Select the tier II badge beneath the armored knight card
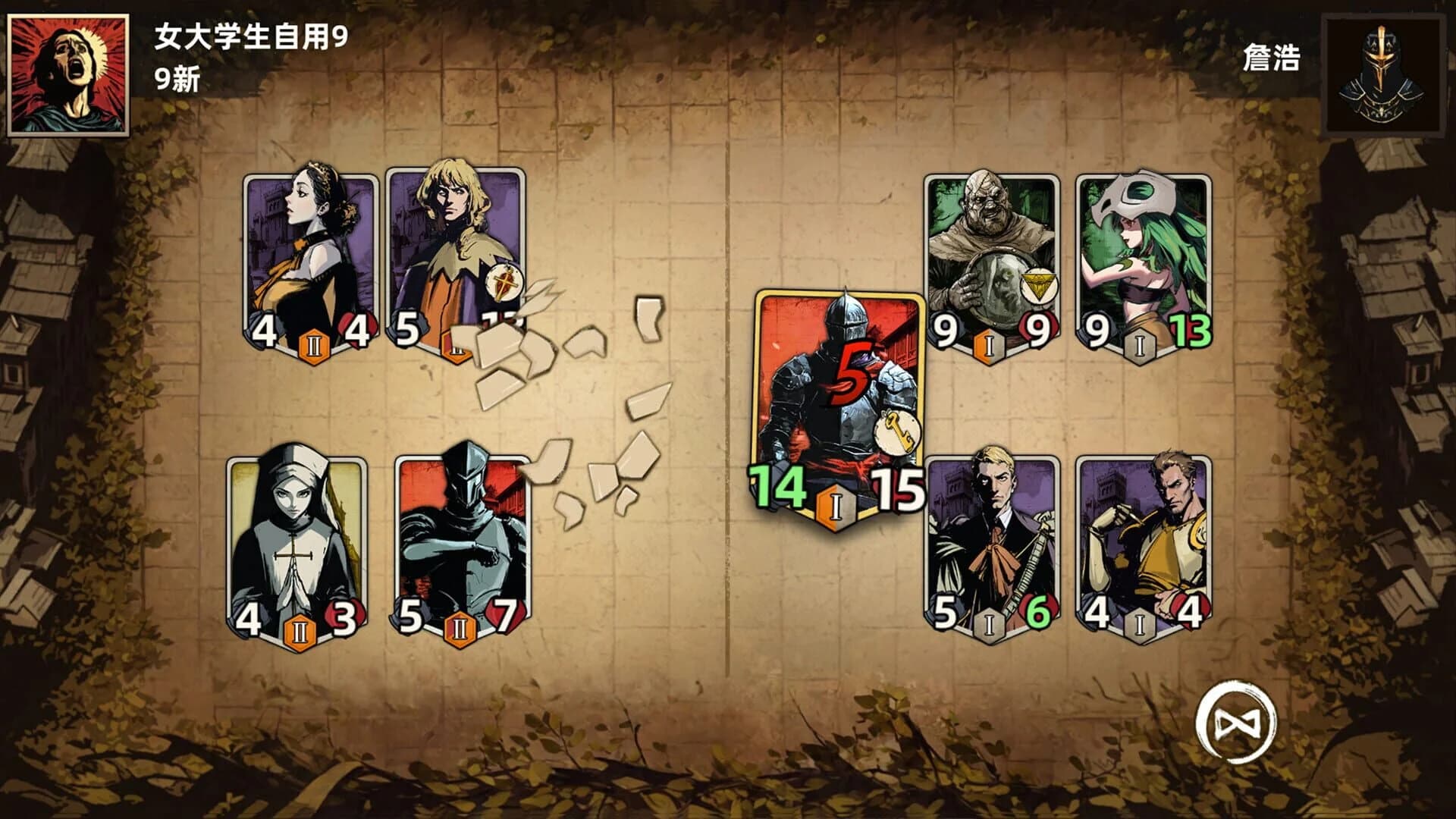 [461, 629]
